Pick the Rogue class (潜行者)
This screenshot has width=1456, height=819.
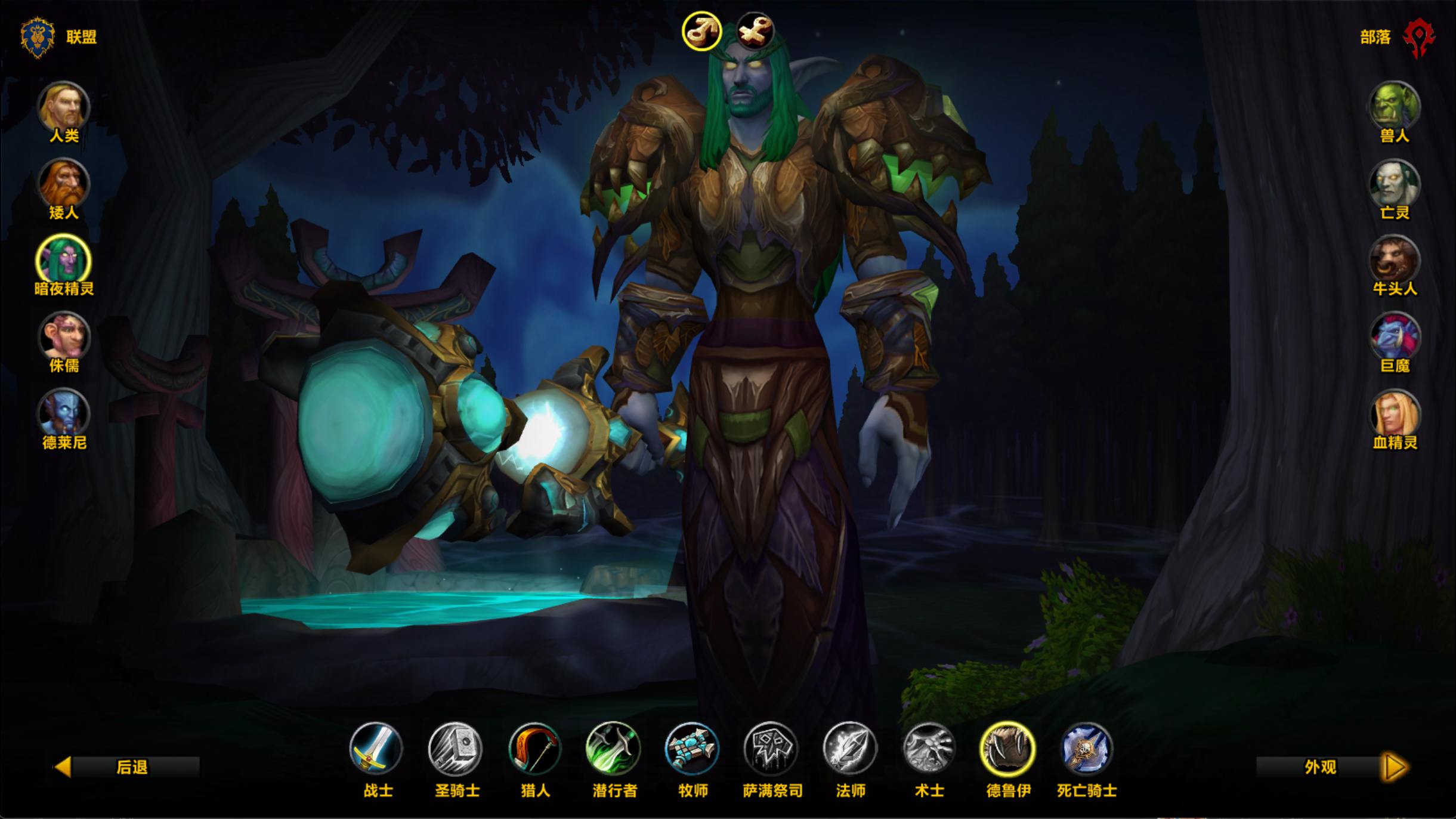[x=613, y=748]
